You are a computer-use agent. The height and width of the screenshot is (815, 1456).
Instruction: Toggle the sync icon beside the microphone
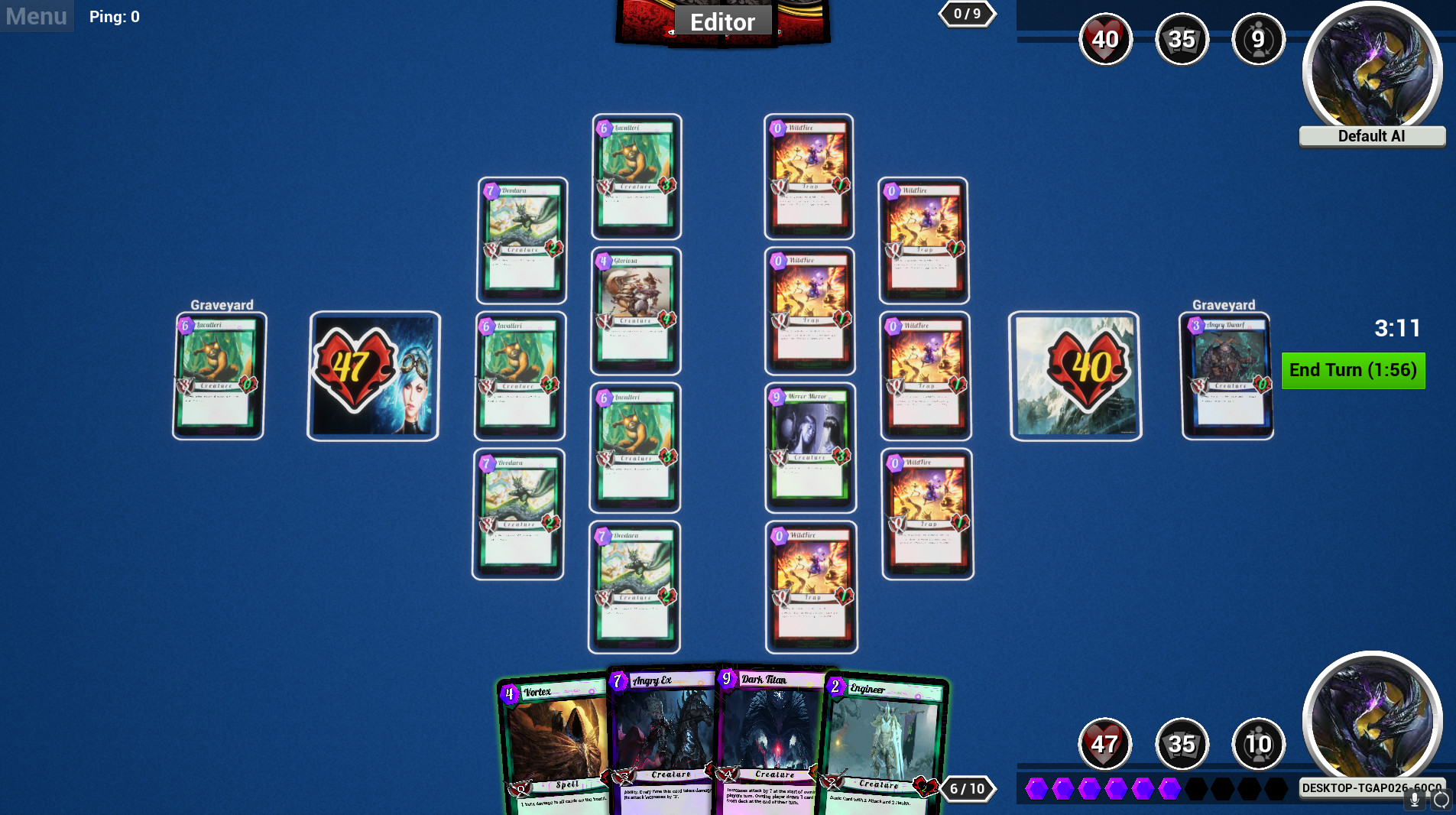point(1440,800)
